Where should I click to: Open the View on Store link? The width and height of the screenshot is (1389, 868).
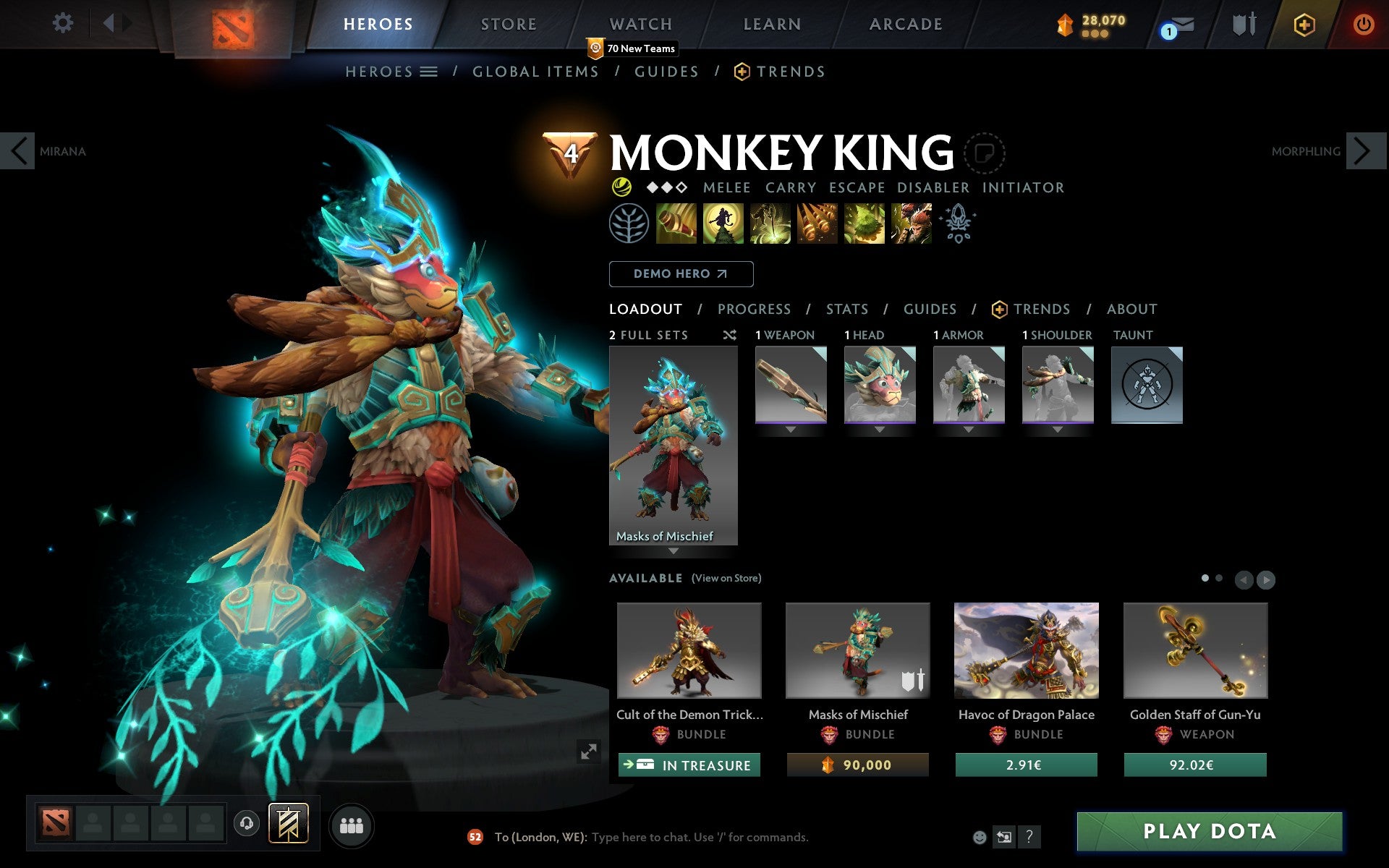(x=726, y=578)
